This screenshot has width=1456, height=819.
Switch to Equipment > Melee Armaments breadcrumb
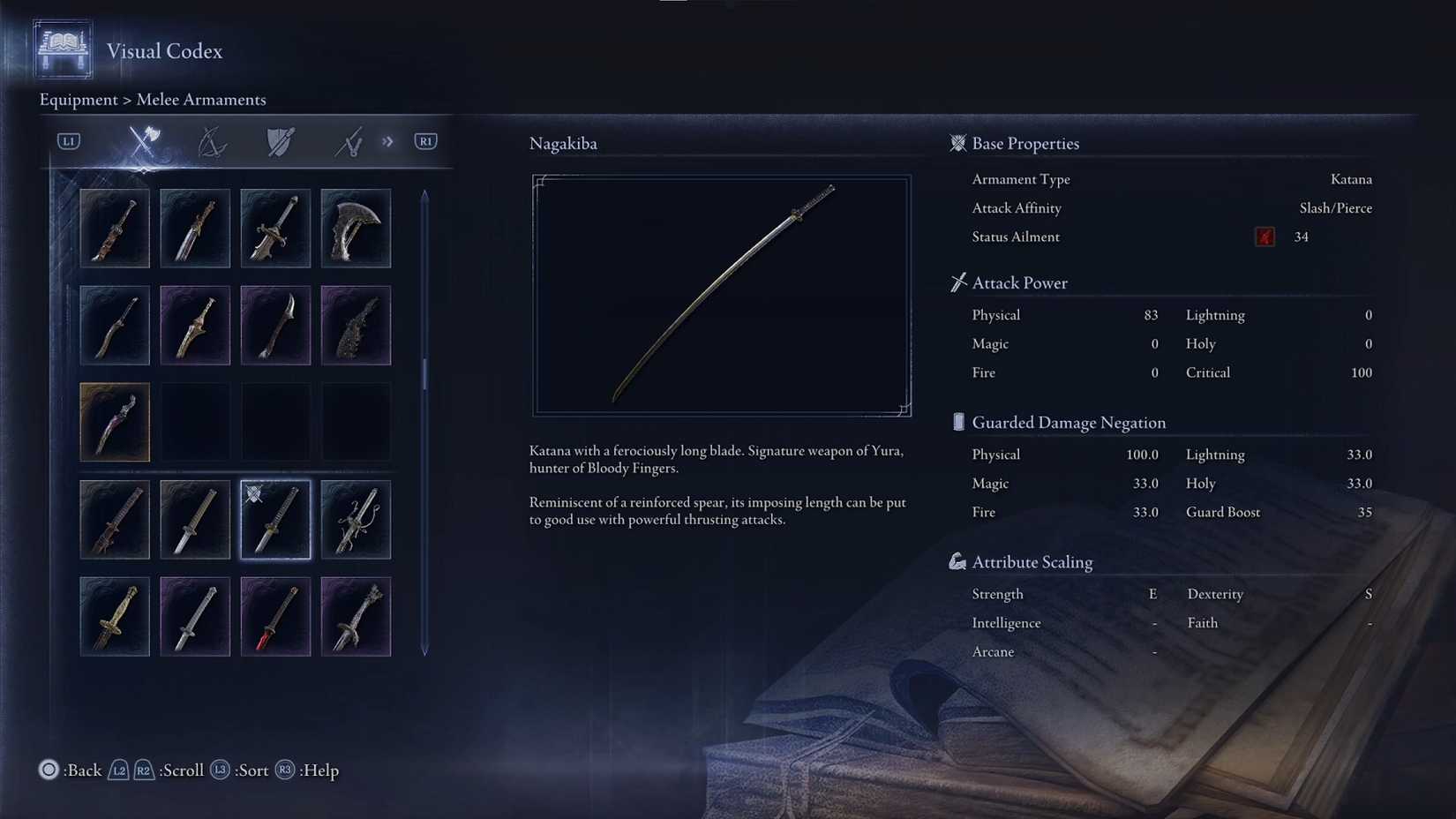[x=152, y=100]
